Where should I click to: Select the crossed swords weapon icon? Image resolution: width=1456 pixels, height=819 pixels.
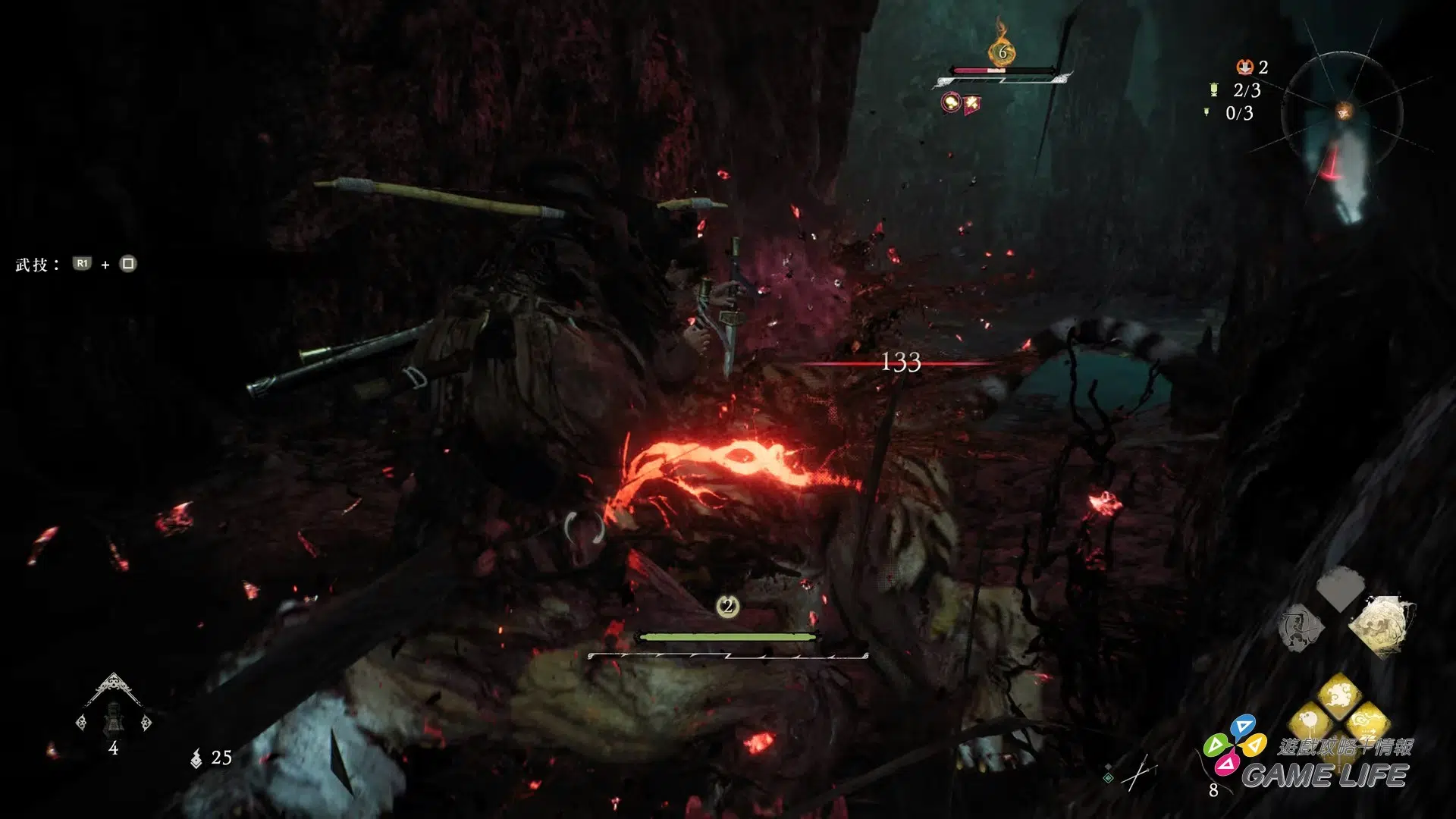(1137, 773)
